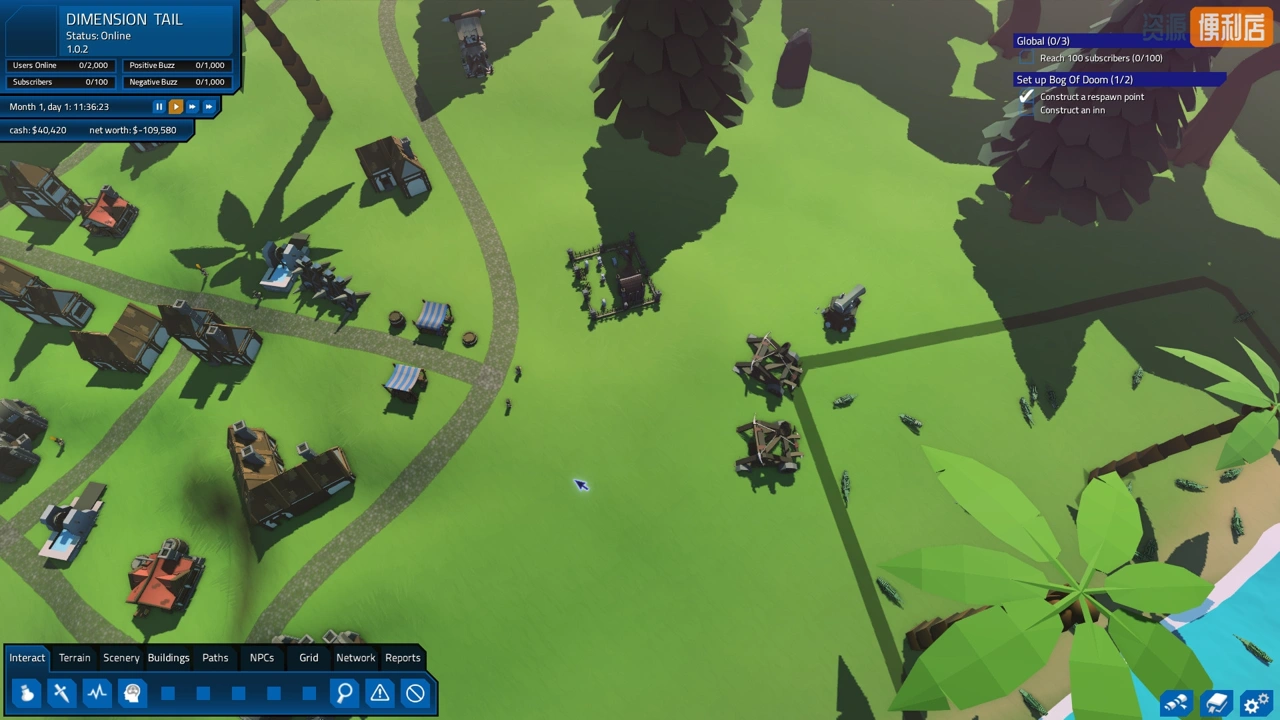The image size is (1280, 720).
Task: Select the prohibition circle tool
Action: click(415, 692)
